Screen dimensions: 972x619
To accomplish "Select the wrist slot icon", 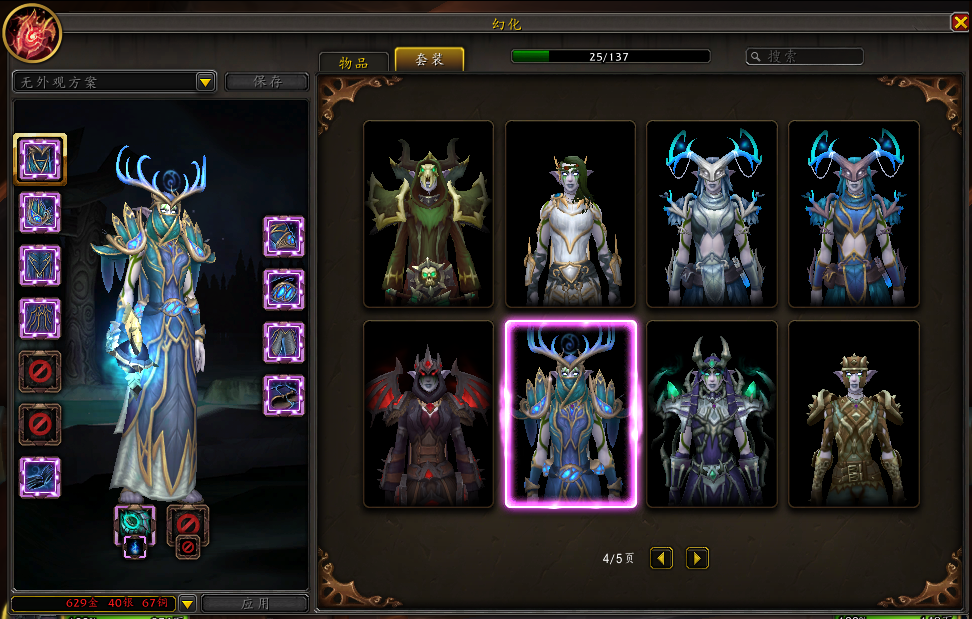I will (40, 477).
